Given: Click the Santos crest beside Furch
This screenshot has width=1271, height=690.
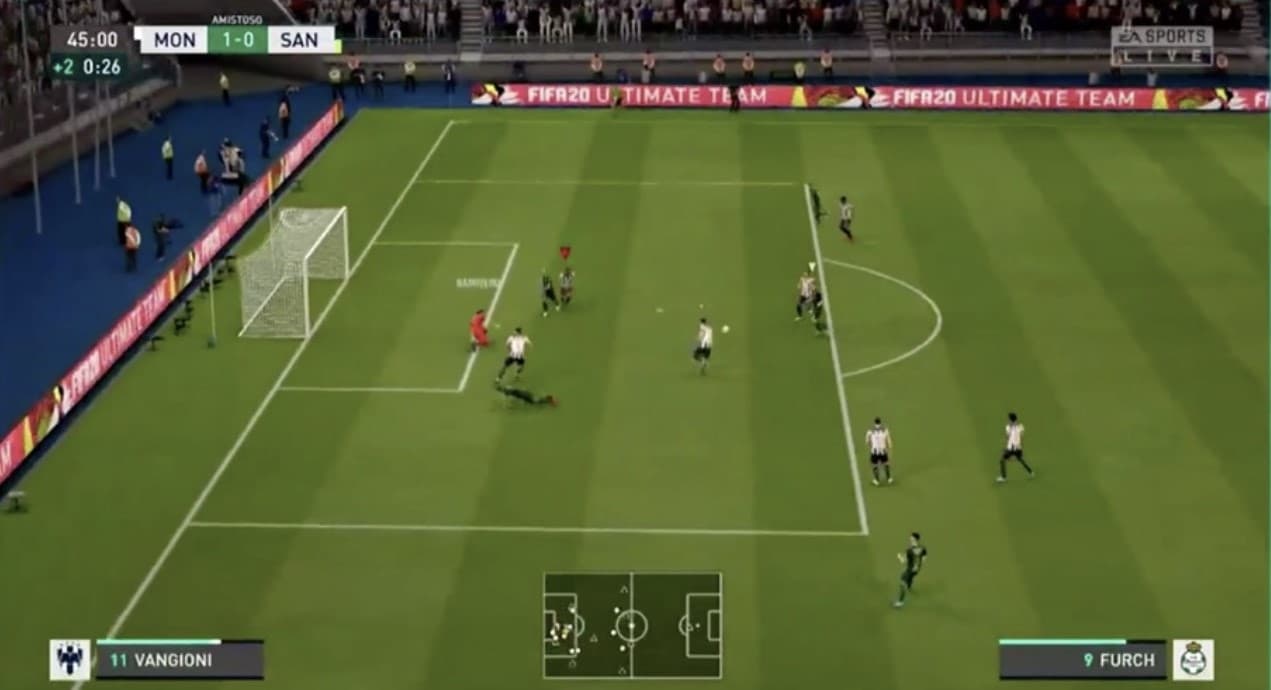Looking at the screenshot, I should coord(1193,660).
